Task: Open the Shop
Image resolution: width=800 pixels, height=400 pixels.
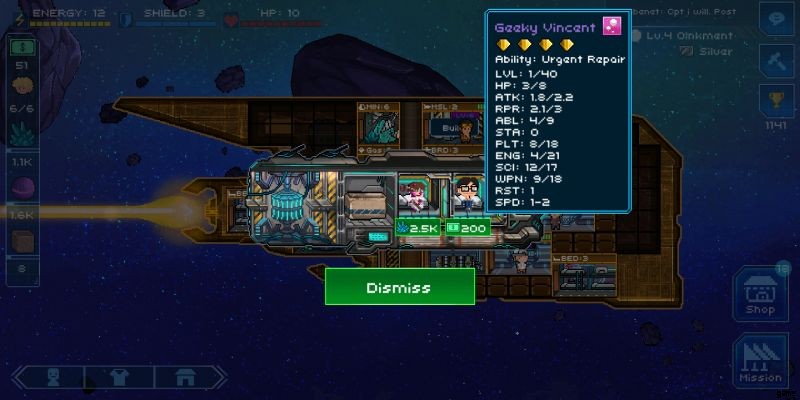Action: point(760,295)
